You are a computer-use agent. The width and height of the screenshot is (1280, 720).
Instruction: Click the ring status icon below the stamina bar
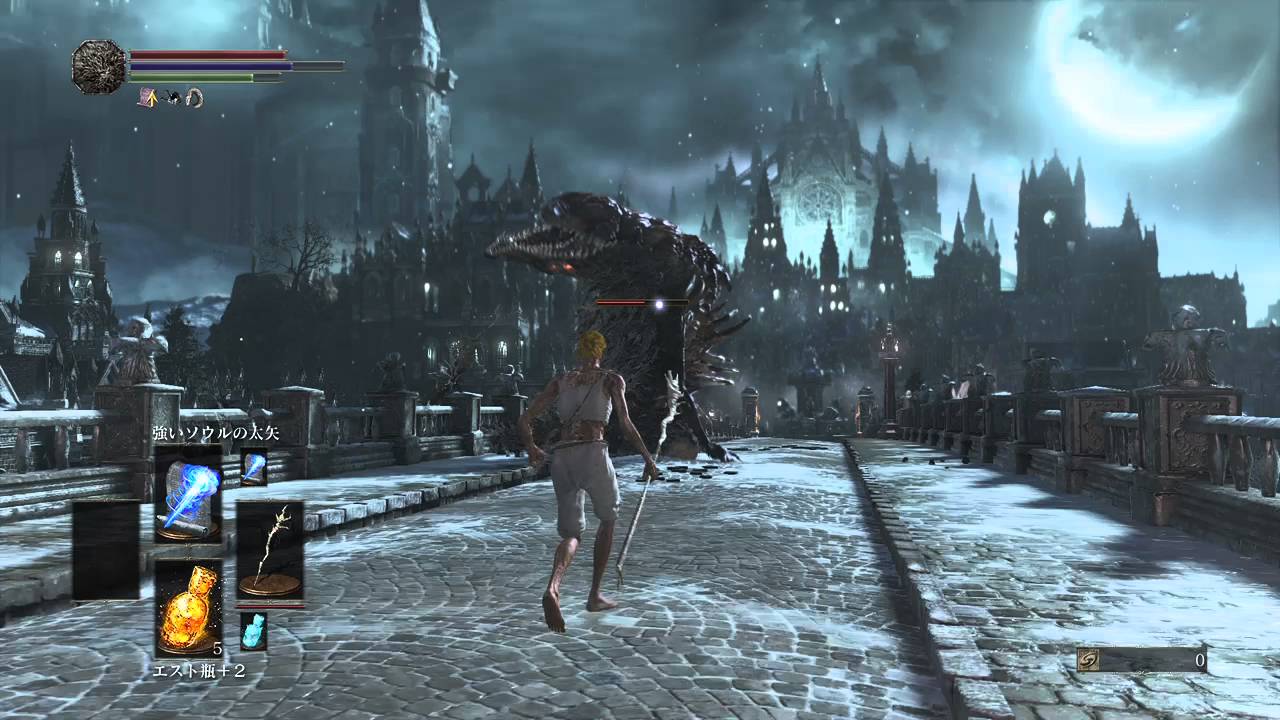coord(194,98)
